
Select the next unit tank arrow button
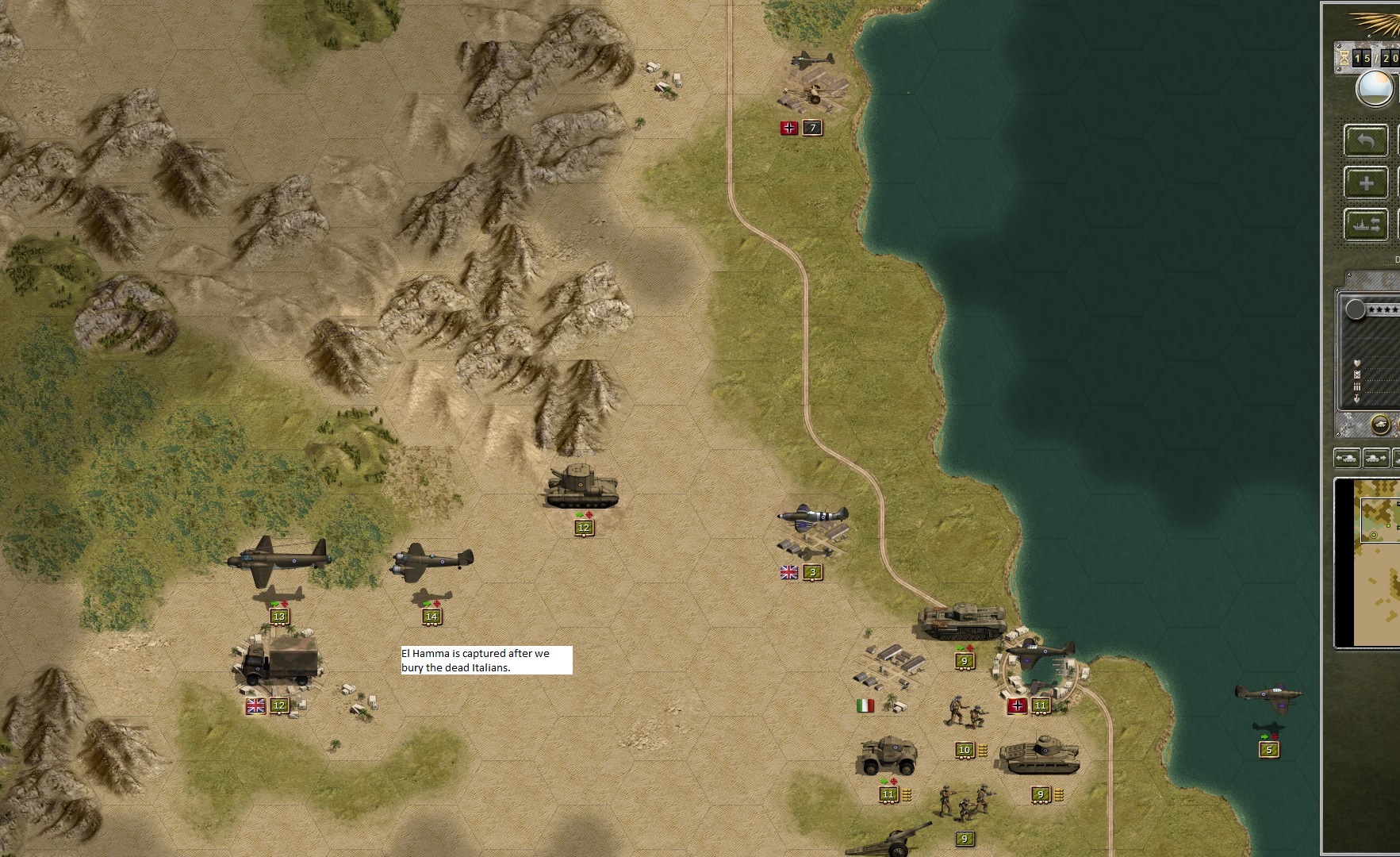pos(1375,458)
